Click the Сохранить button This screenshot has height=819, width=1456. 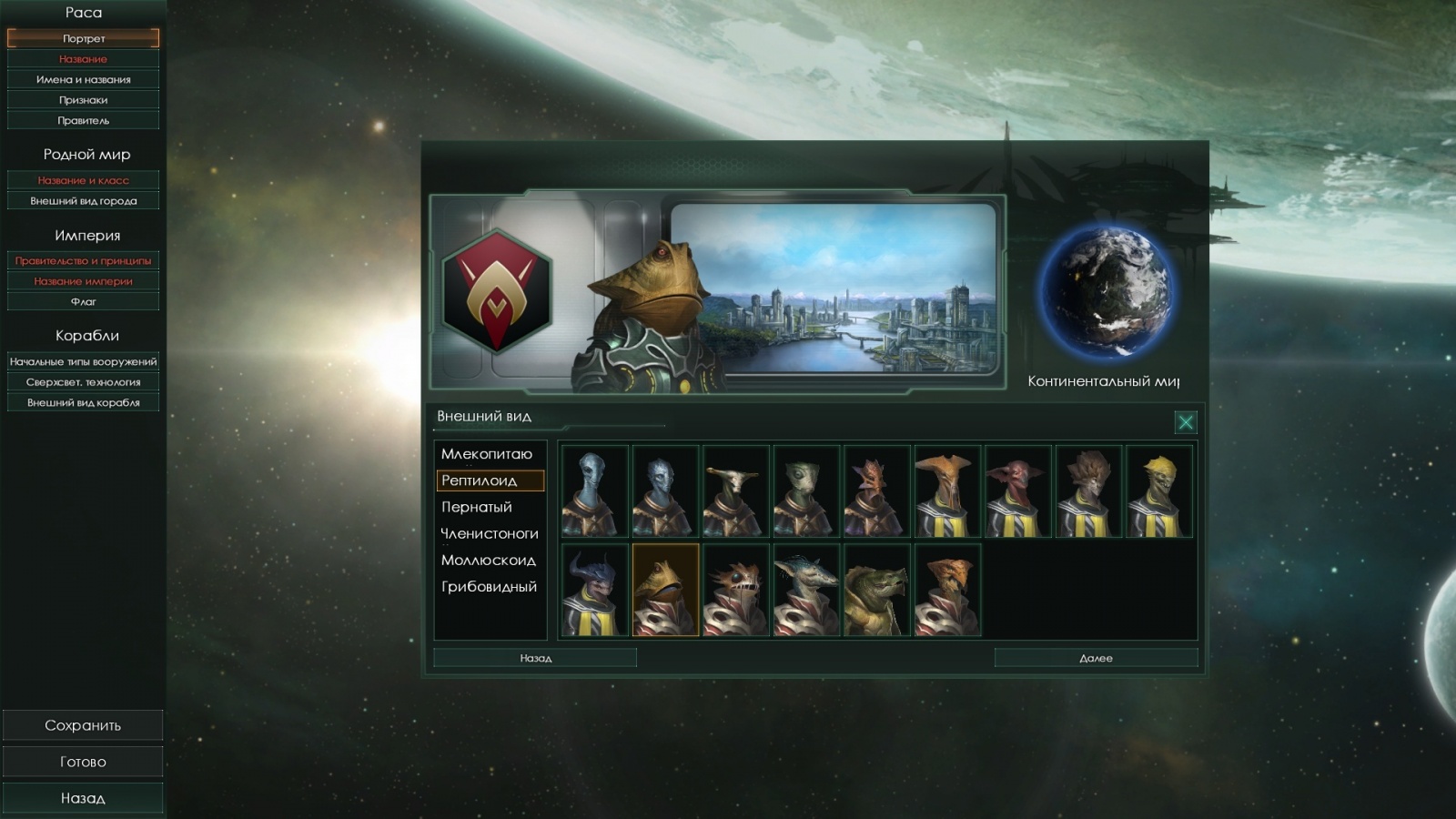tap(83, 724)
